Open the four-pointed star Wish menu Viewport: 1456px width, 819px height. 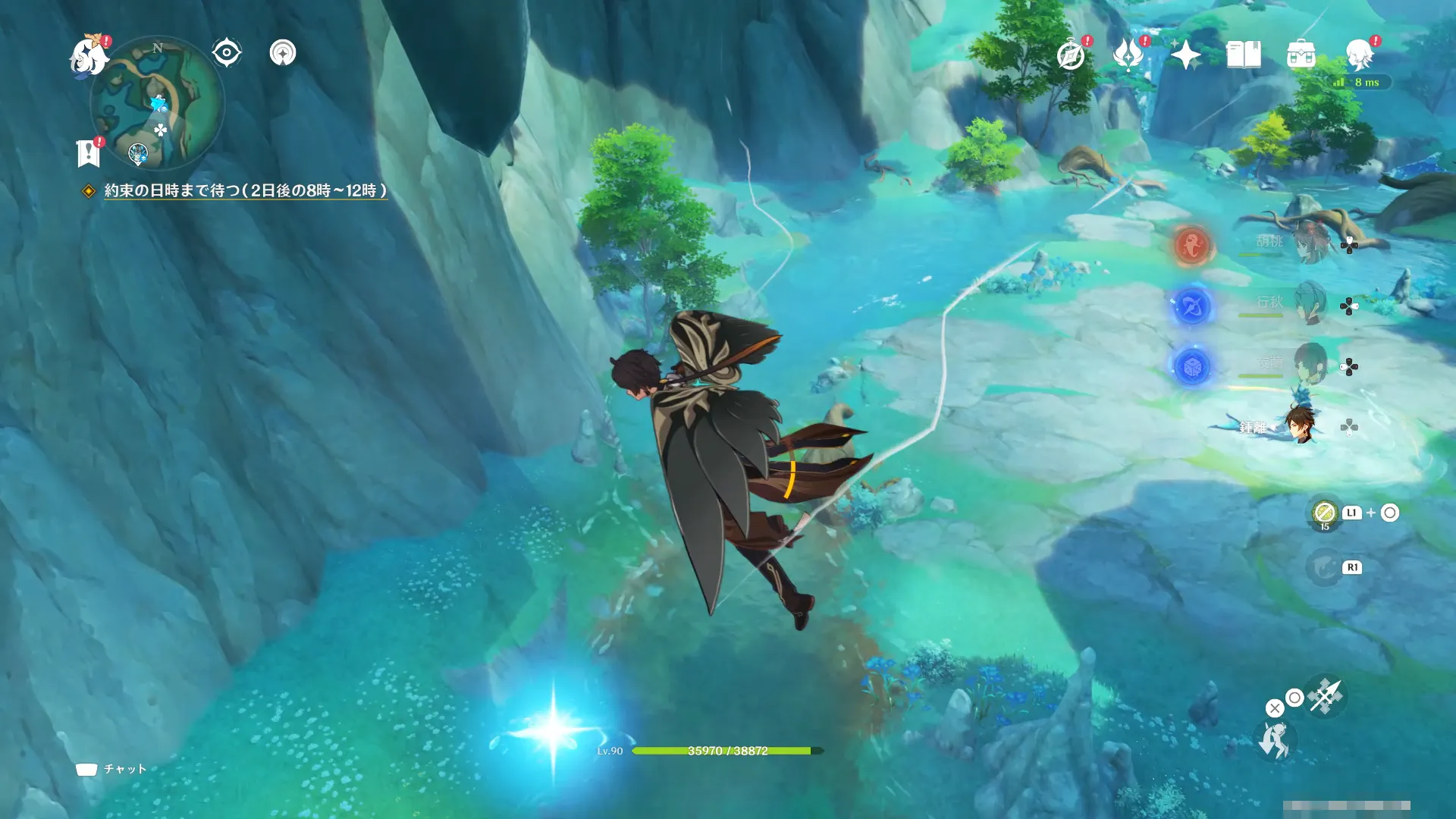[1185, 55]
